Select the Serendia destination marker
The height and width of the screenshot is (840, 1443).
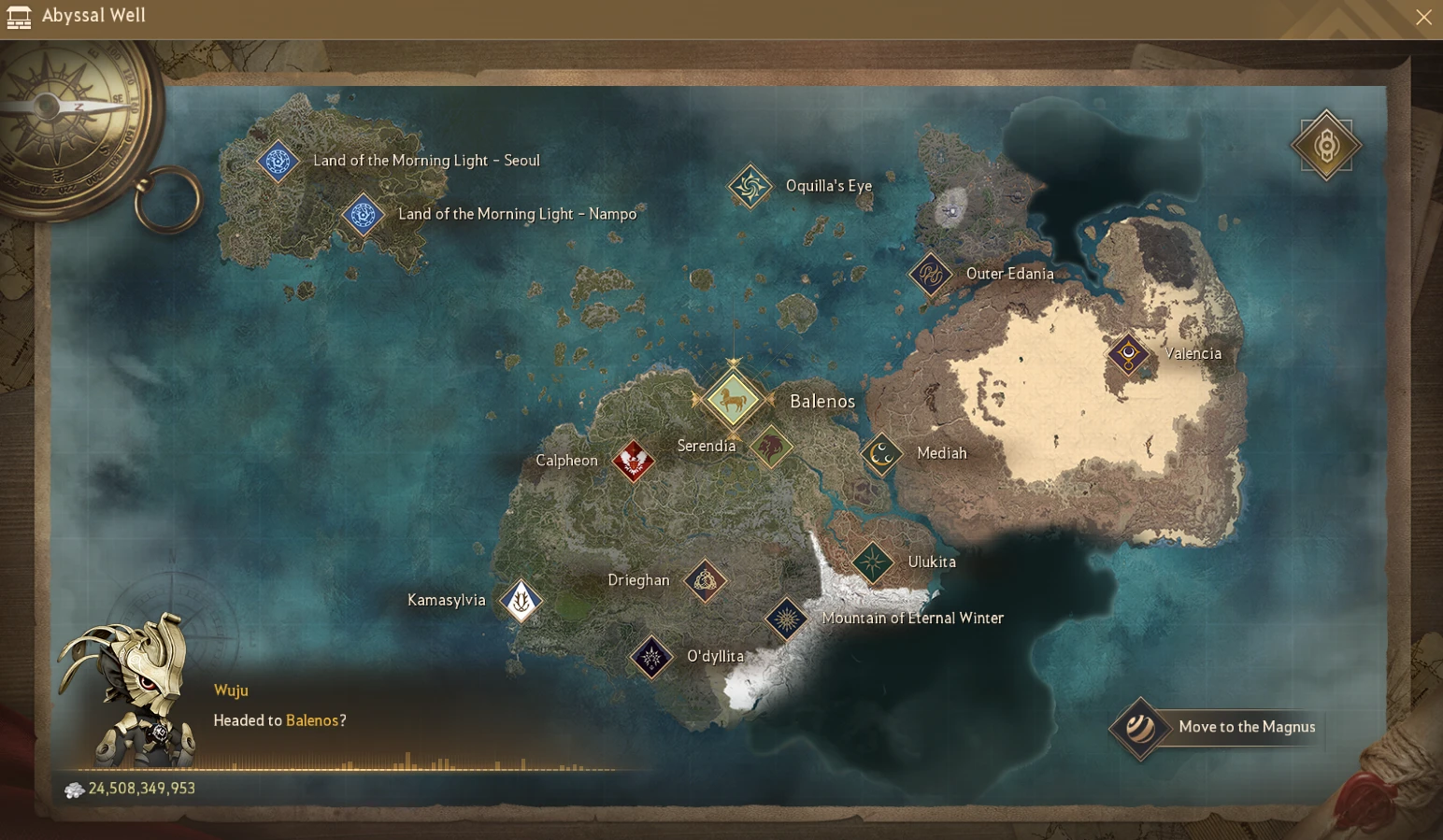[x=771, y=447]
